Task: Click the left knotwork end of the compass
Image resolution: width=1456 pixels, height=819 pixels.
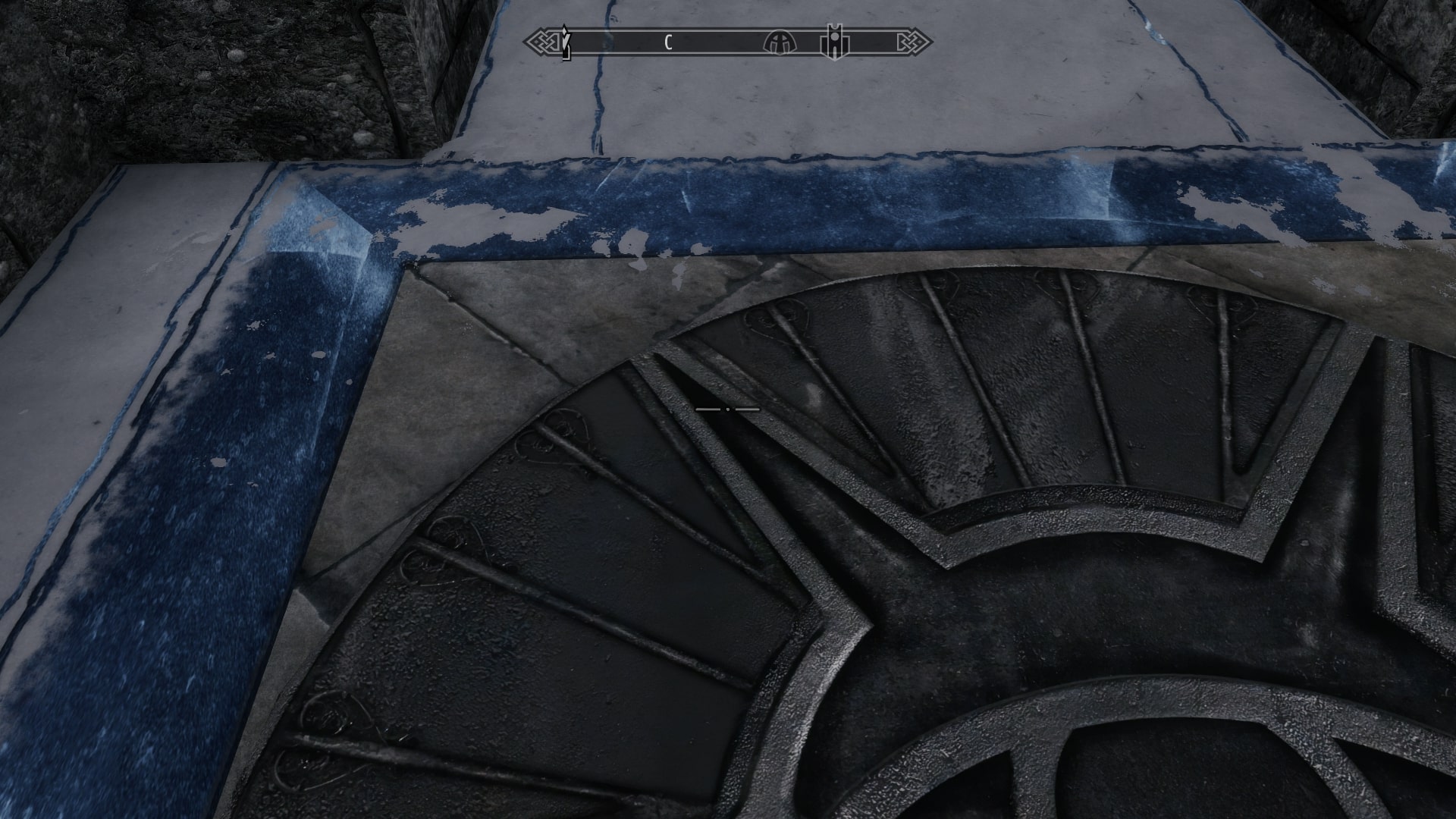Action: click(x=542, y=43)
